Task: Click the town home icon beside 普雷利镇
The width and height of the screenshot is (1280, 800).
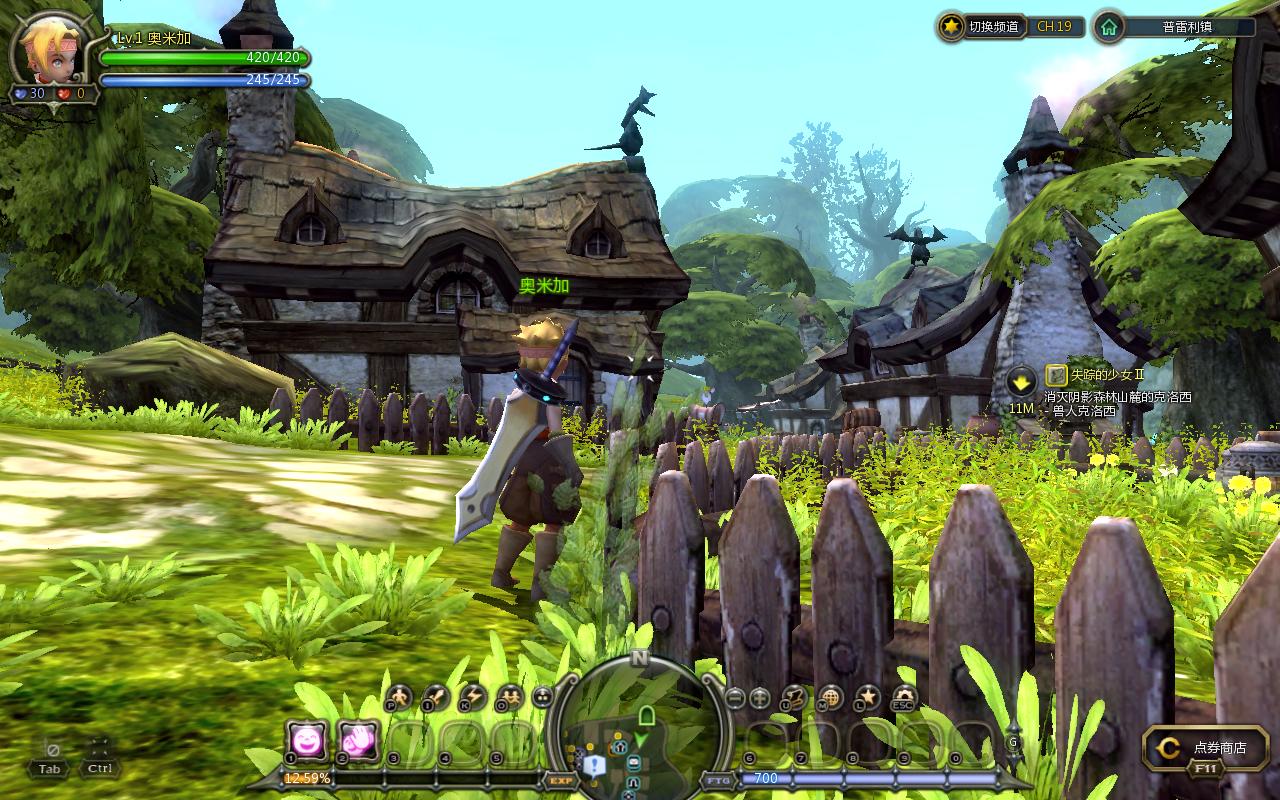Action: pyautogui.click(x=1108, y=27)
